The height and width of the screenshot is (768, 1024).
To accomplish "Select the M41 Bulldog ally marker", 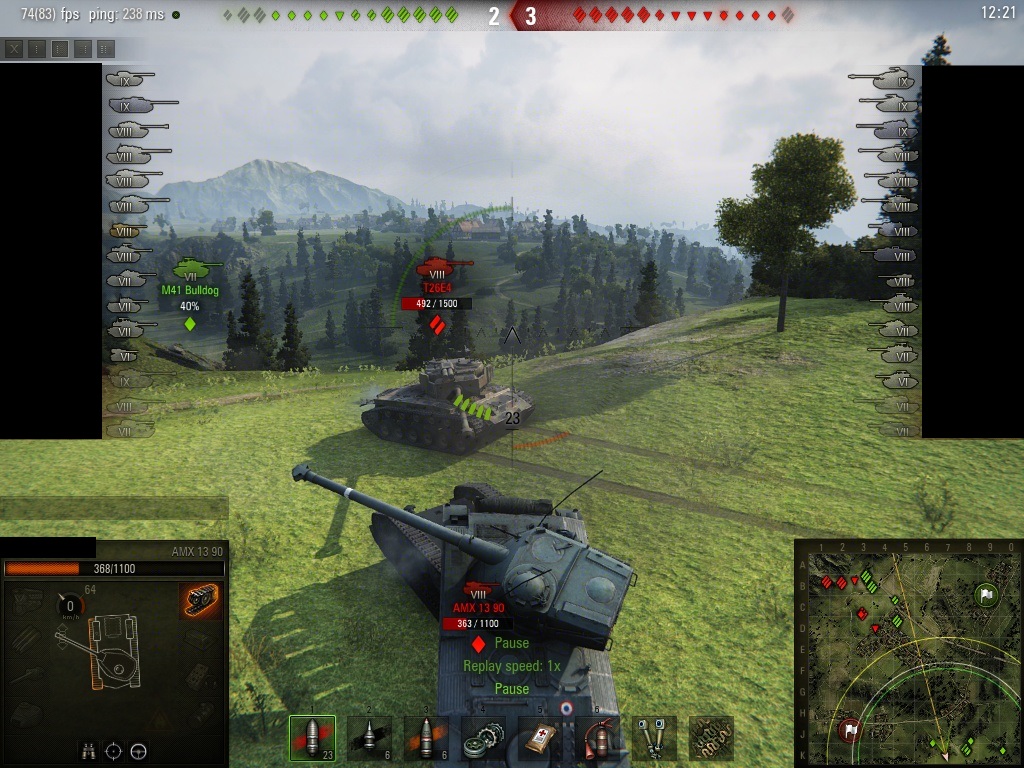I will [190, 270].
